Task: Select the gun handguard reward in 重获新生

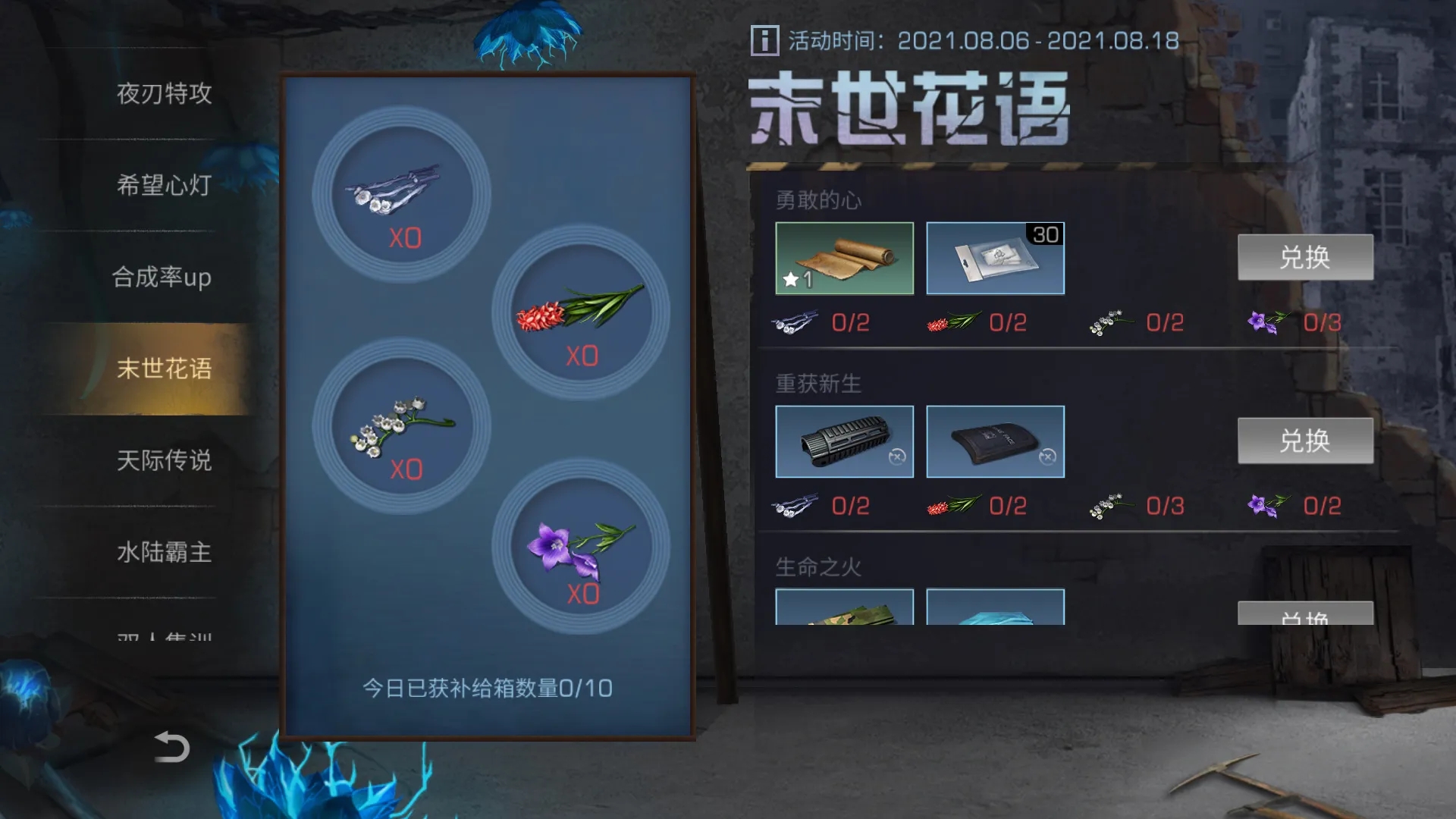Action: tap(844, 441)
